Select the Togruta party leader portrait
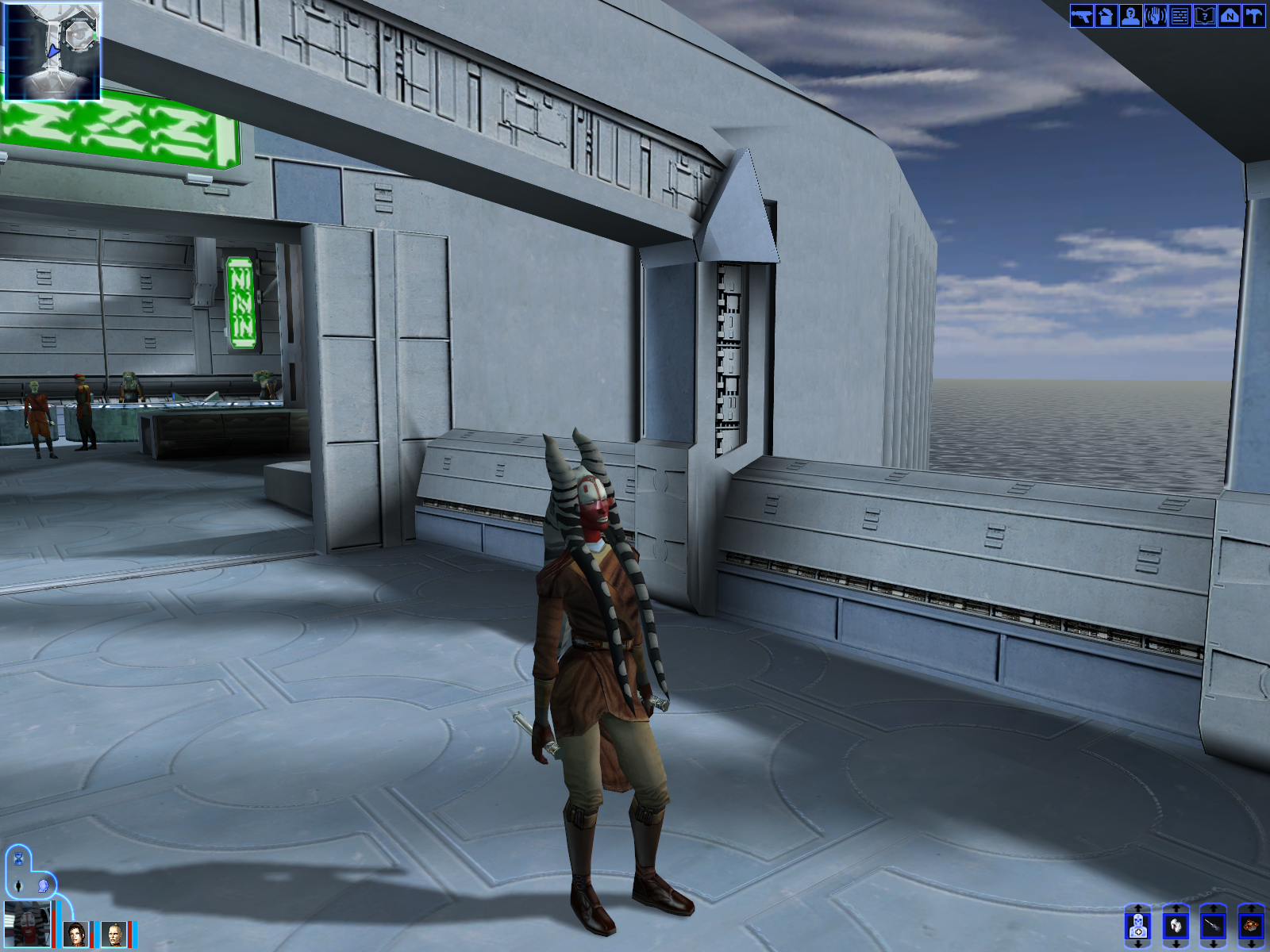The height and width of the screenshot is (952, 1270). 27,924
